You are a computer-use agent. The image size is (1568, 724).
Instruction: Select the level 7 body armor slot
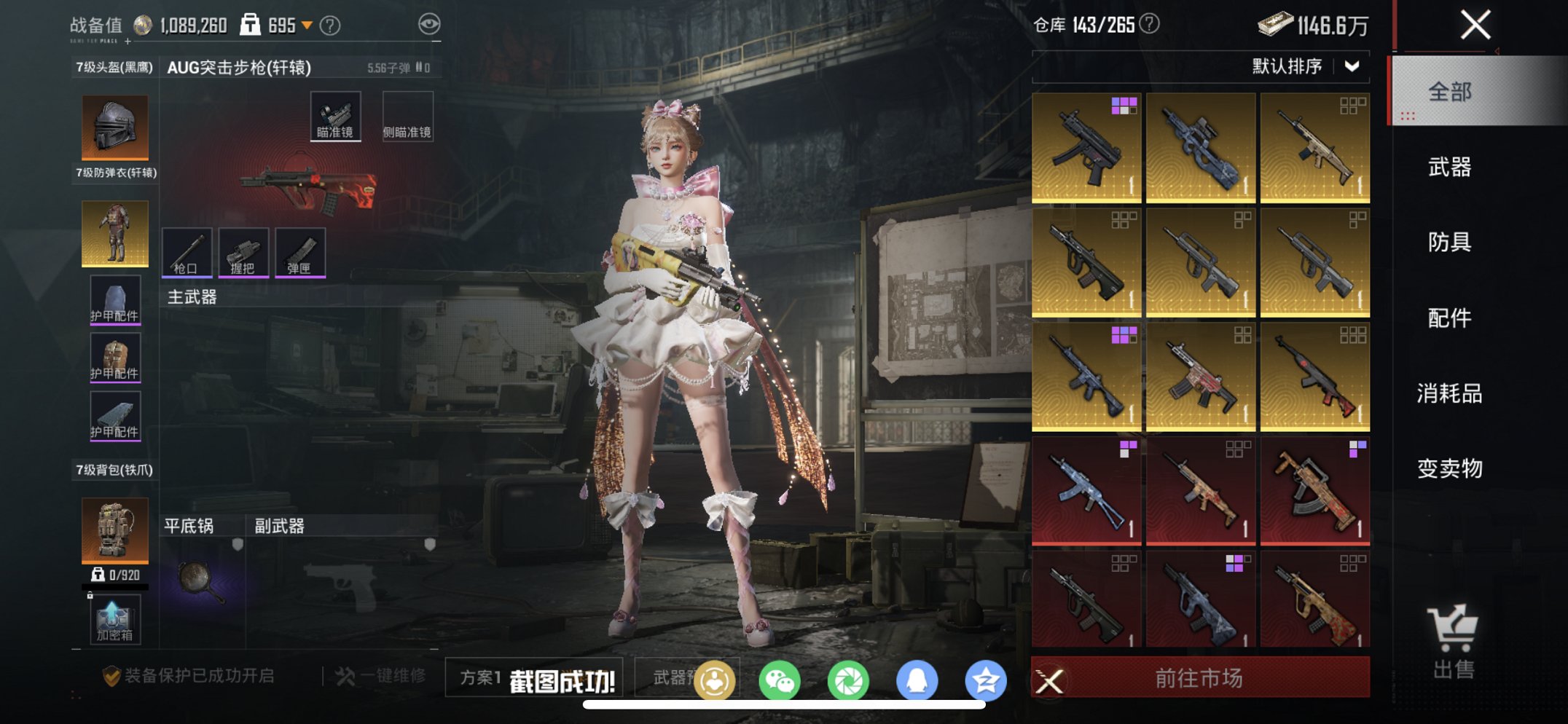[115, 233]
